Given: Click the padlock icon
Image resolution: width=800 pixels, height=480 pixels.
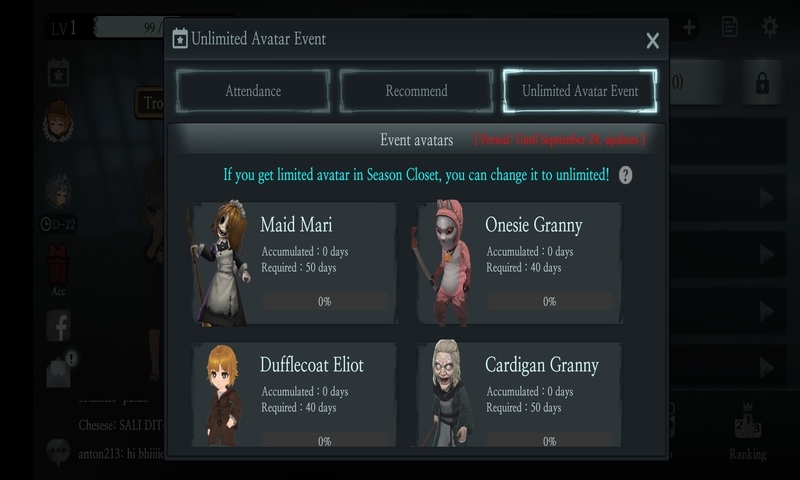Looking at the screenshot, I should click(761, 84).
